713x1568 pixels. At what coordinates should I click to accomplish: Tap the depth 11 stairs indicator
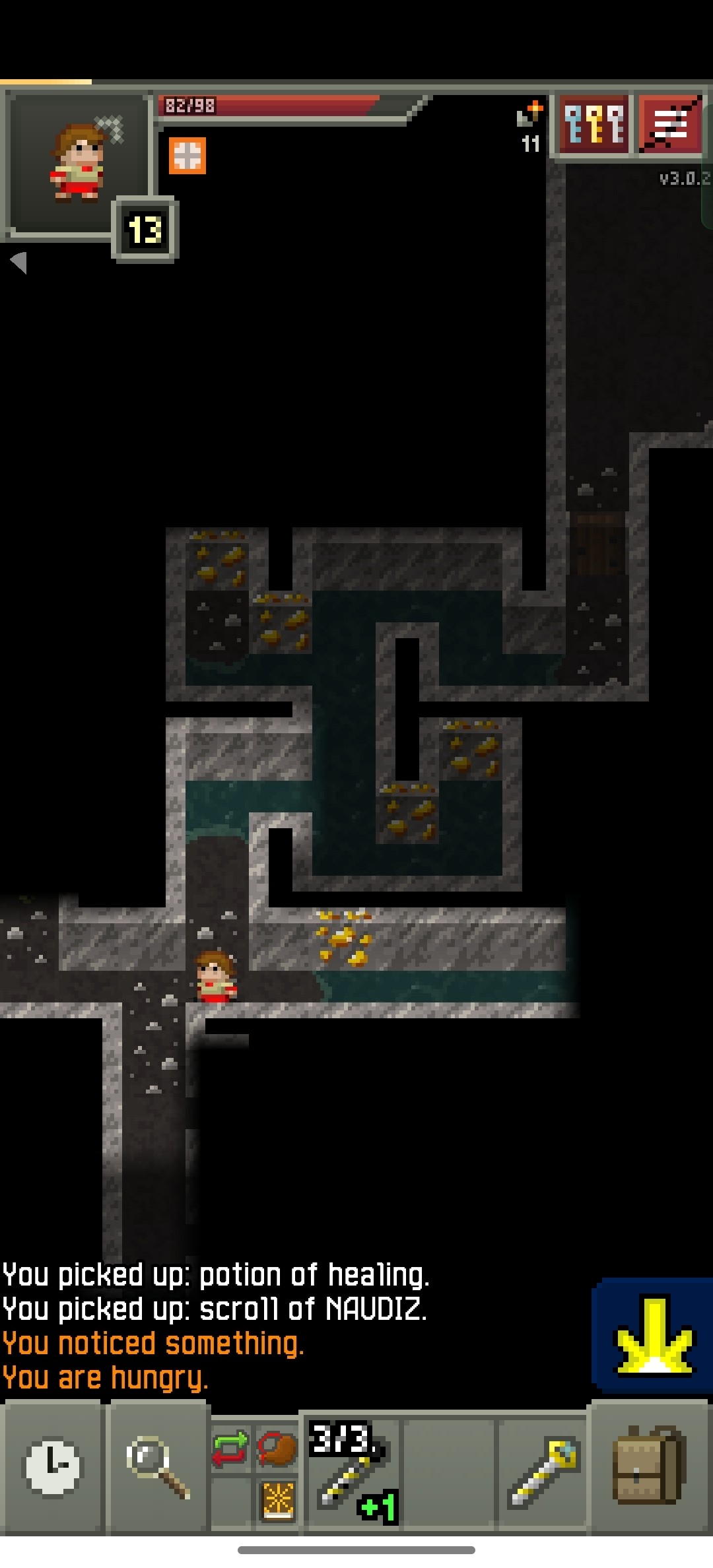[530, 129]
